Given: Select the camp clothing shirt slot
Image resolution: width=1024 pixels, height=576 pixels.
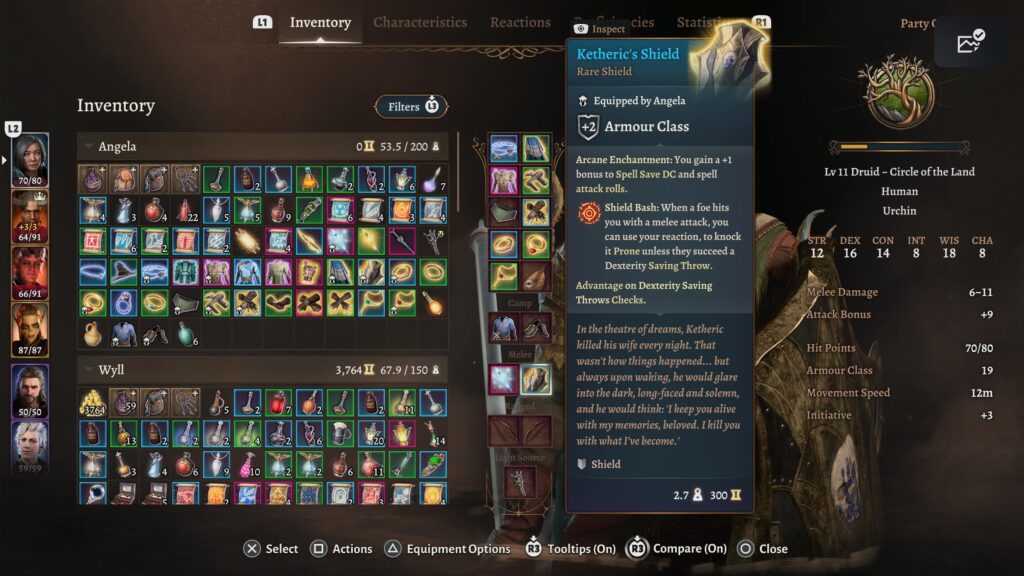Looking at the screenshot, I should click(x=503, y=326).
